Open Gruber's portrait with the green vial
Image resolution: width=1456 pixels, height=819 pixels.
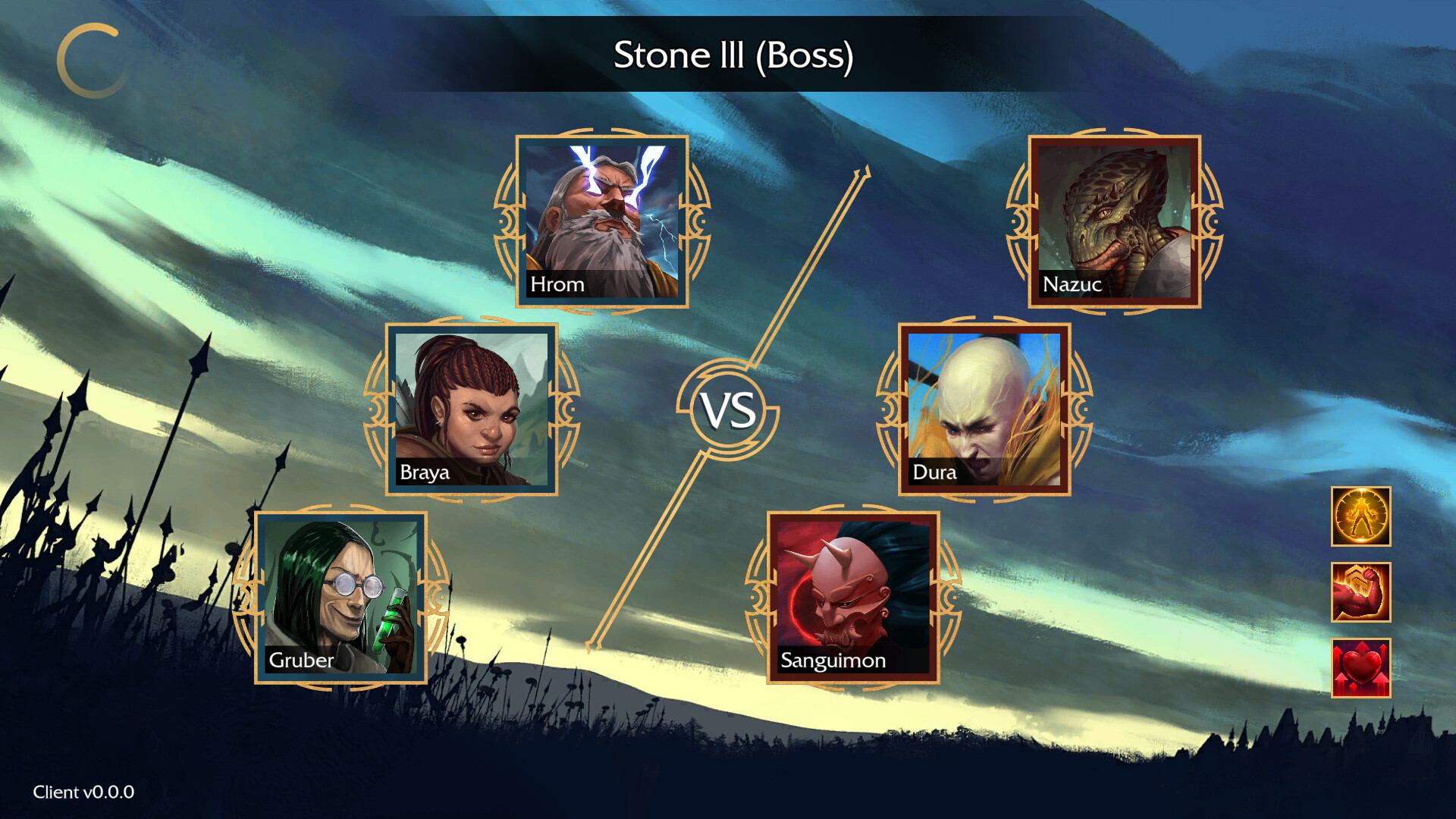(341, 595)
